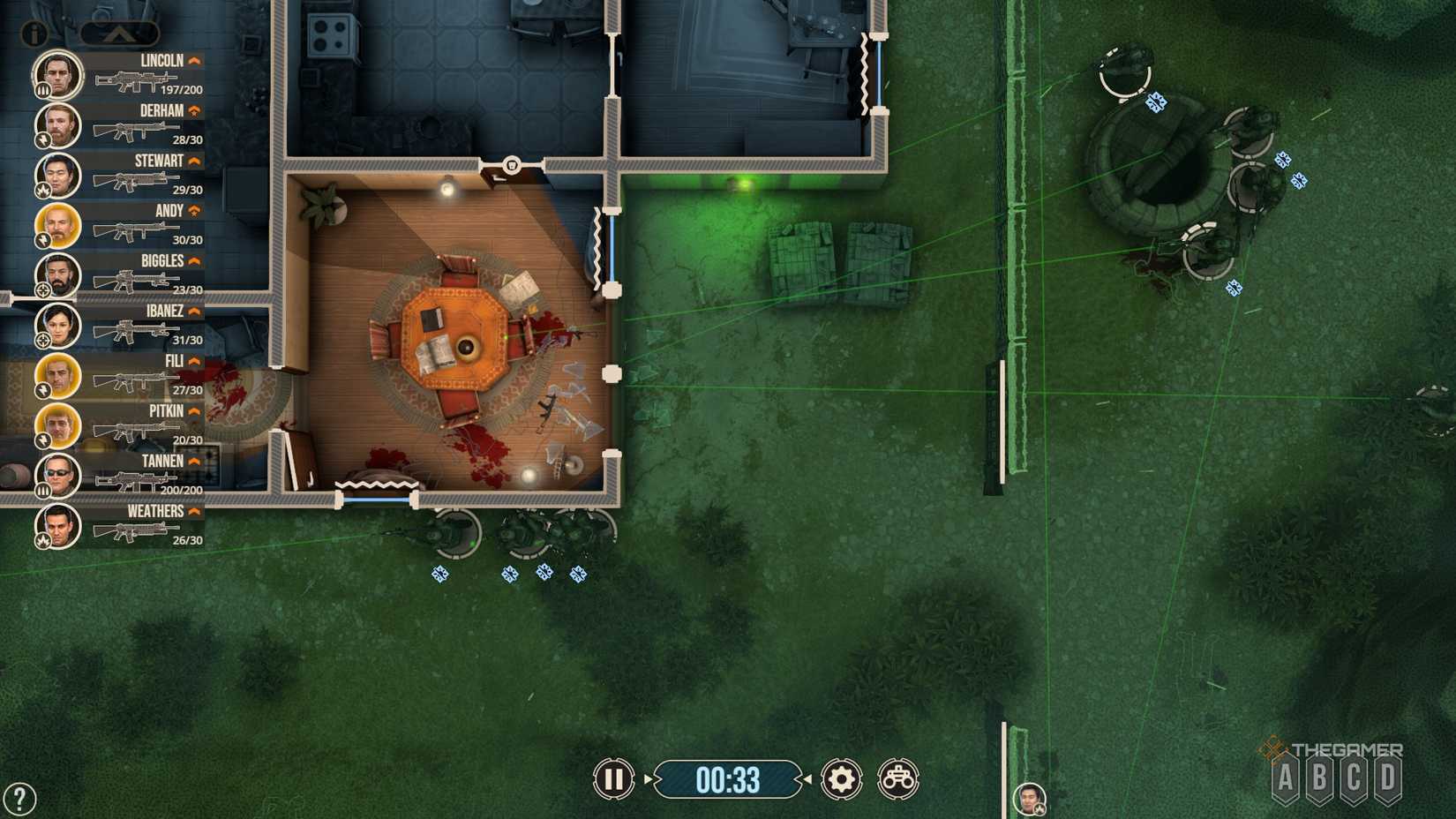Click Ibanez's medic cross badge
1456x819 pixels.
coord(42,342)
